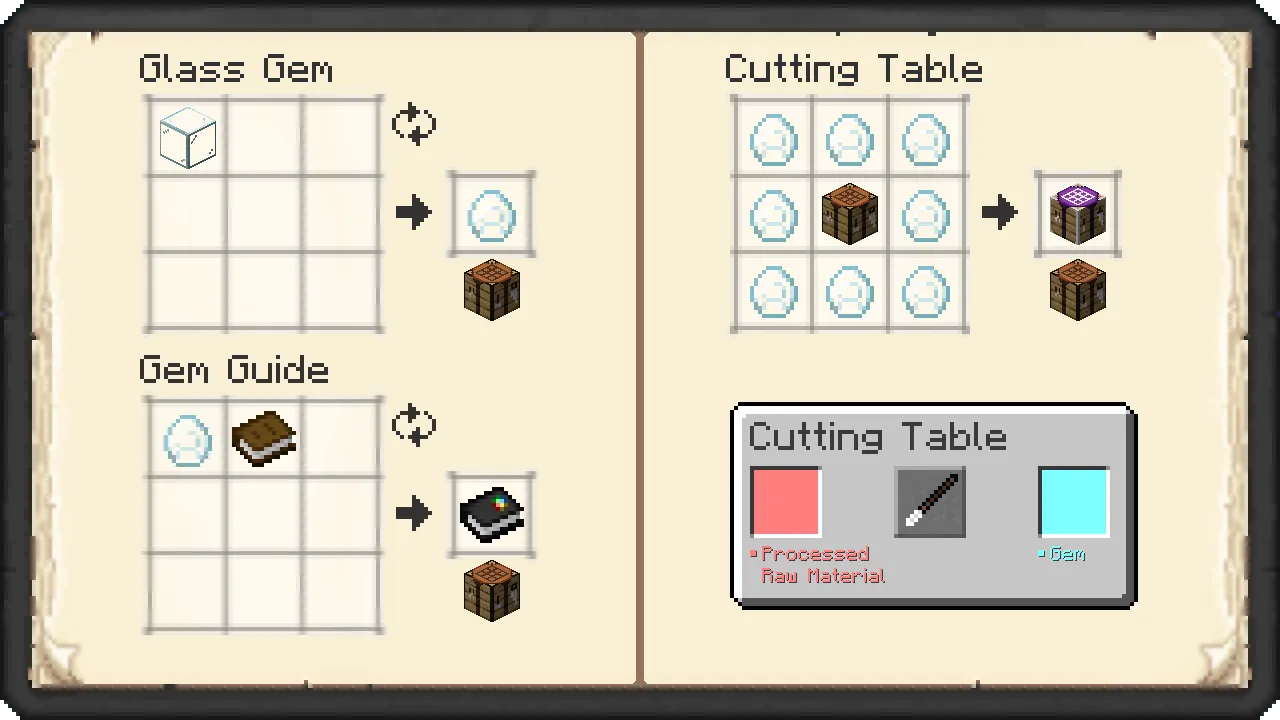Click the Glass Gem result item
This screenshot has width=1280, height=720.
tap(491, 213)
